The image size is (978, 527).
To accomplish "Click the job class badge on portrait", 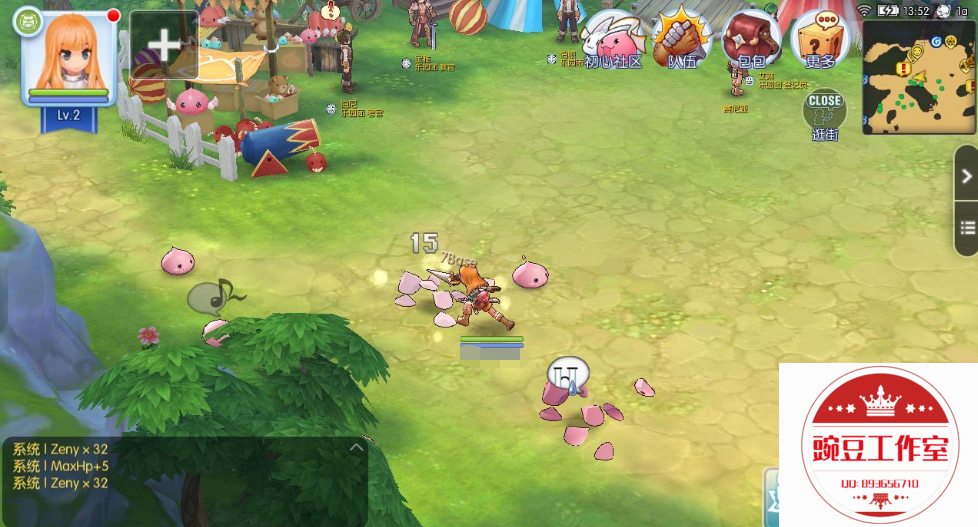I will tap(30, 20).
